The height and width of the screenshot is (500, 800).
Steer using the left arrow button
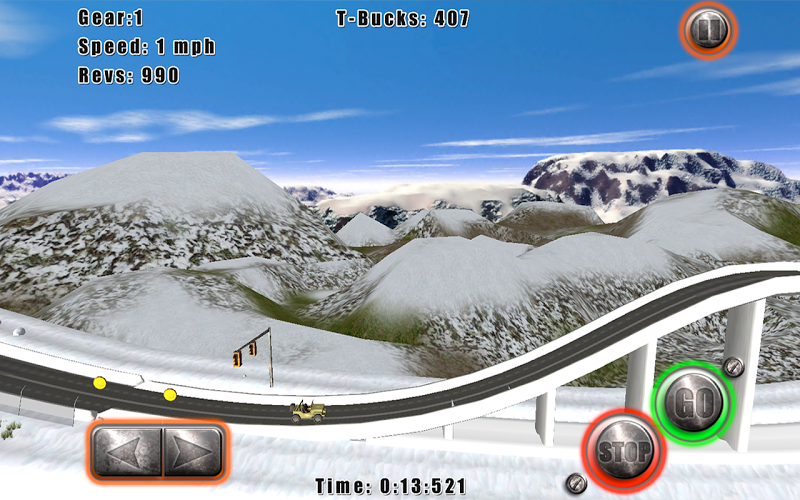click(125, 455)
